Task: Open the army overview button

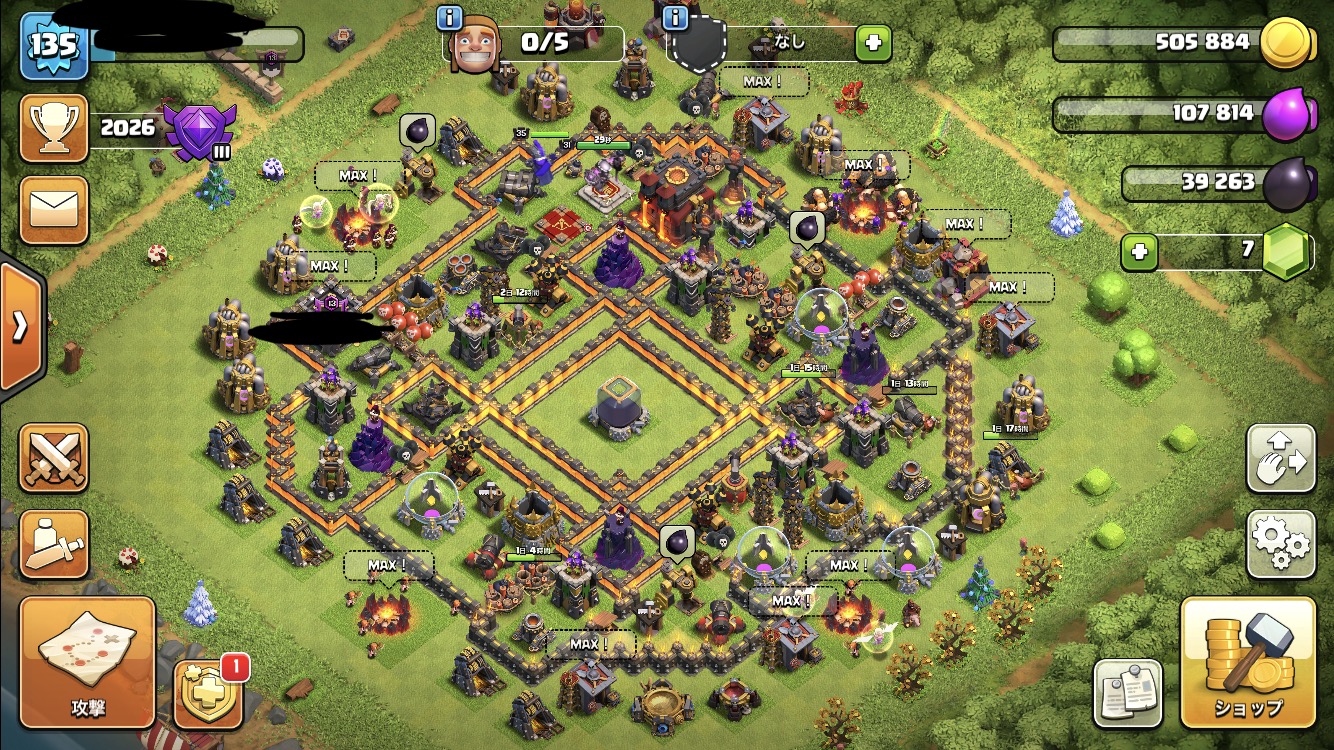Action: point(54,544)
